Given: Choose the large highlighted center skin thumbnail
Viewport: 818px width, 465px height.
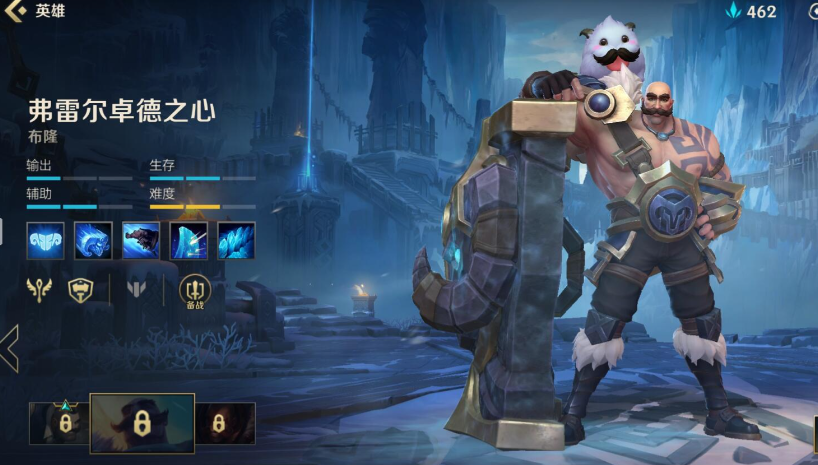Looking at the screenshot, I should point(142,423).
